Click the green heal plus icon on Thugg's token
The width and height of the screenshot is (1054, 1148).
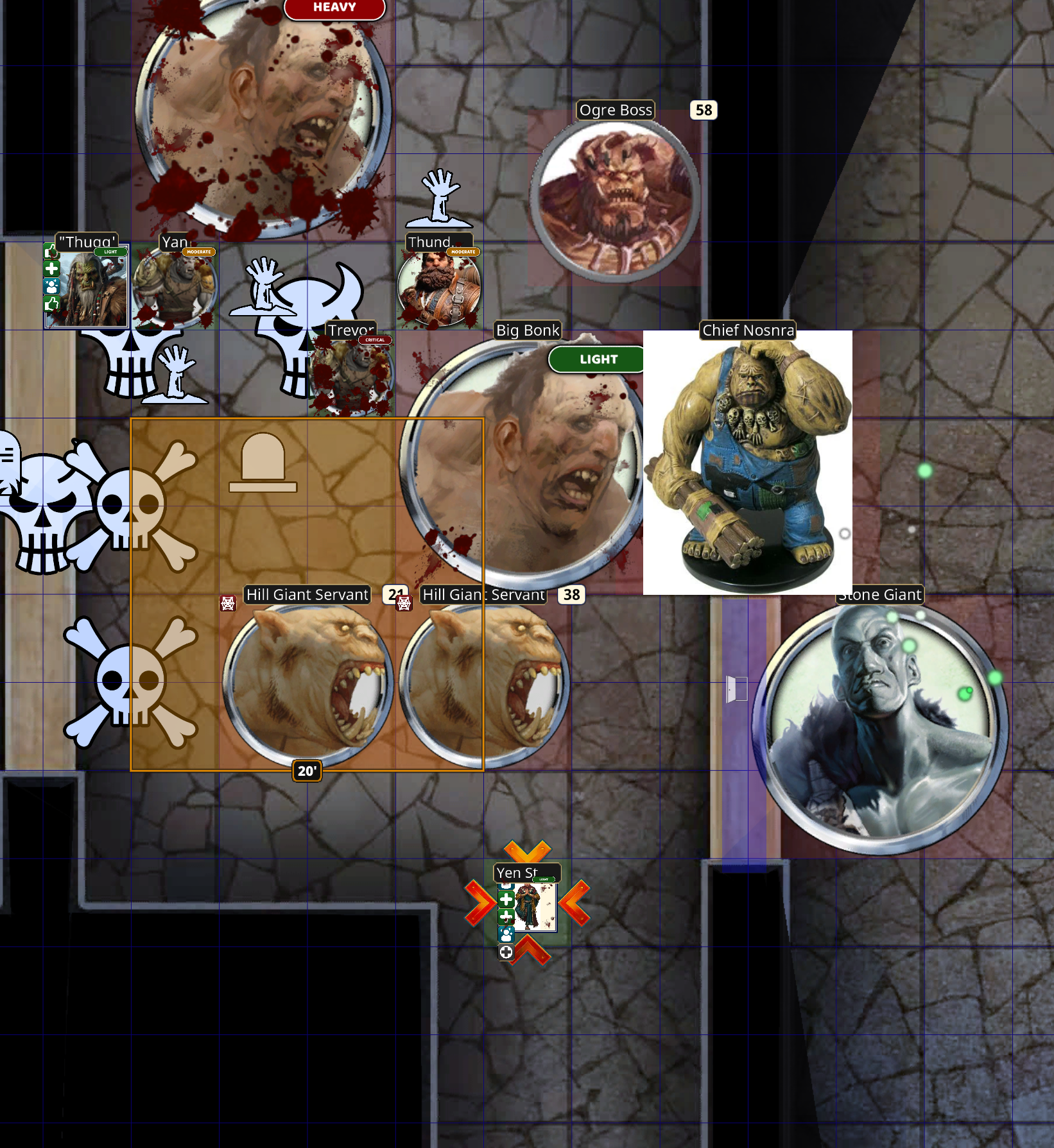(x=51, y=269)
